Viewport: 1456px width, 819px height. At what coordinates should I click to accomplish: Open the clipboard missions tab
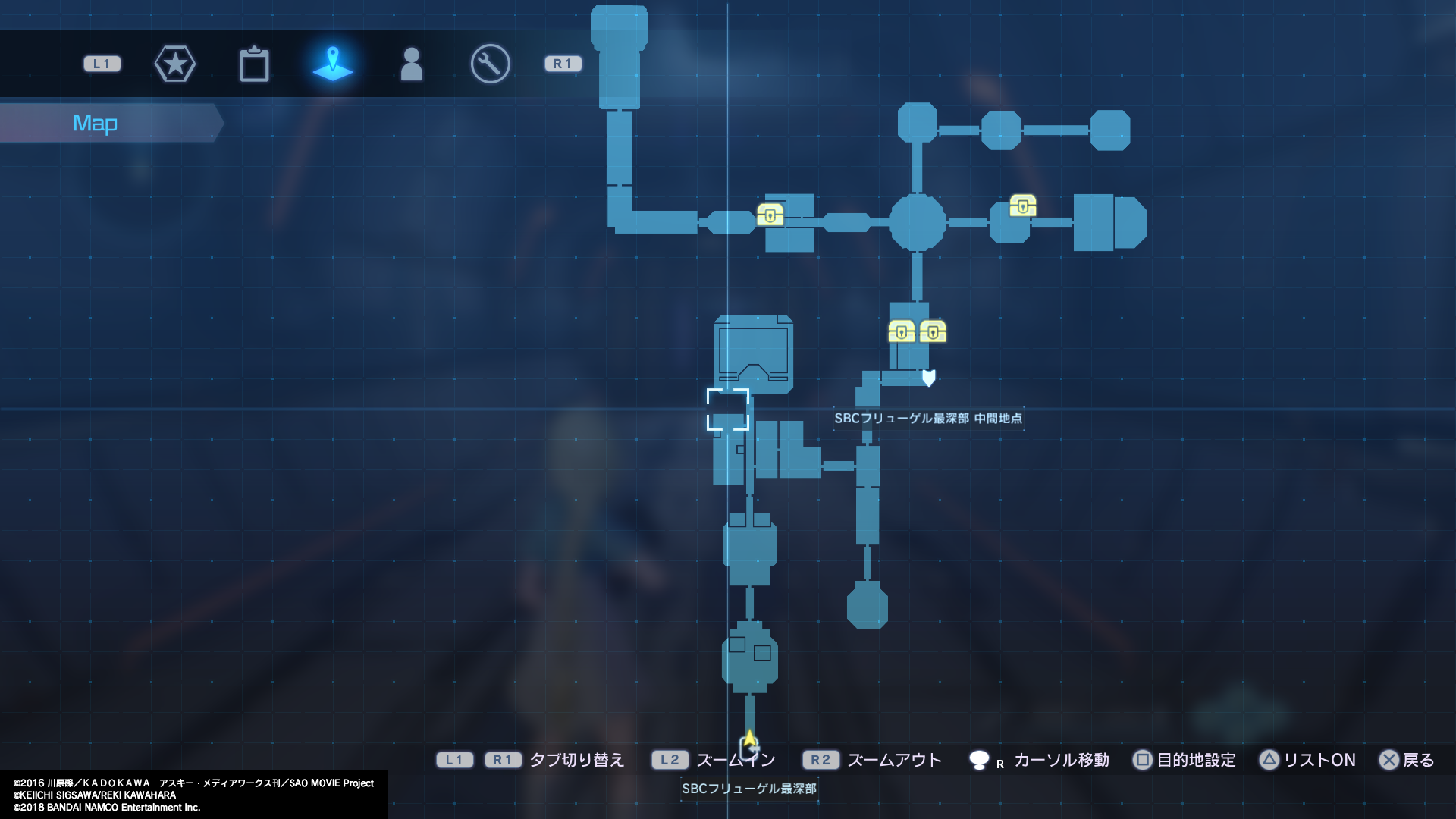tap(255, 64)
